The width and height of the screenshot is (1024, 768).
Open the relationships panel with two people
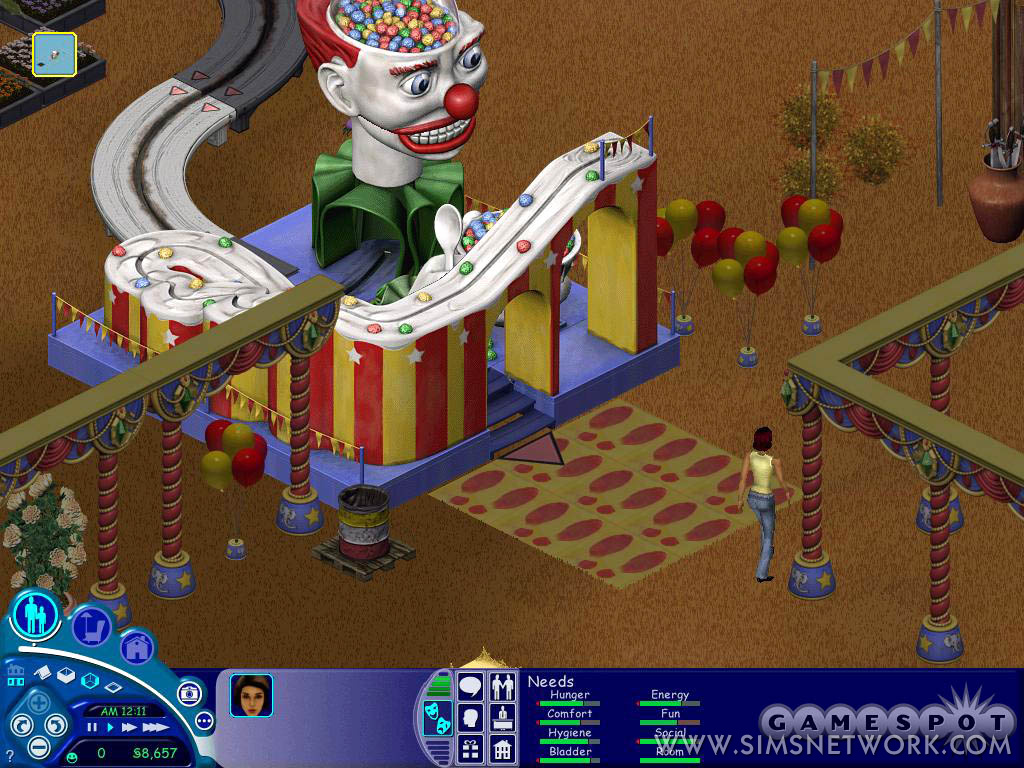[502, 687]
